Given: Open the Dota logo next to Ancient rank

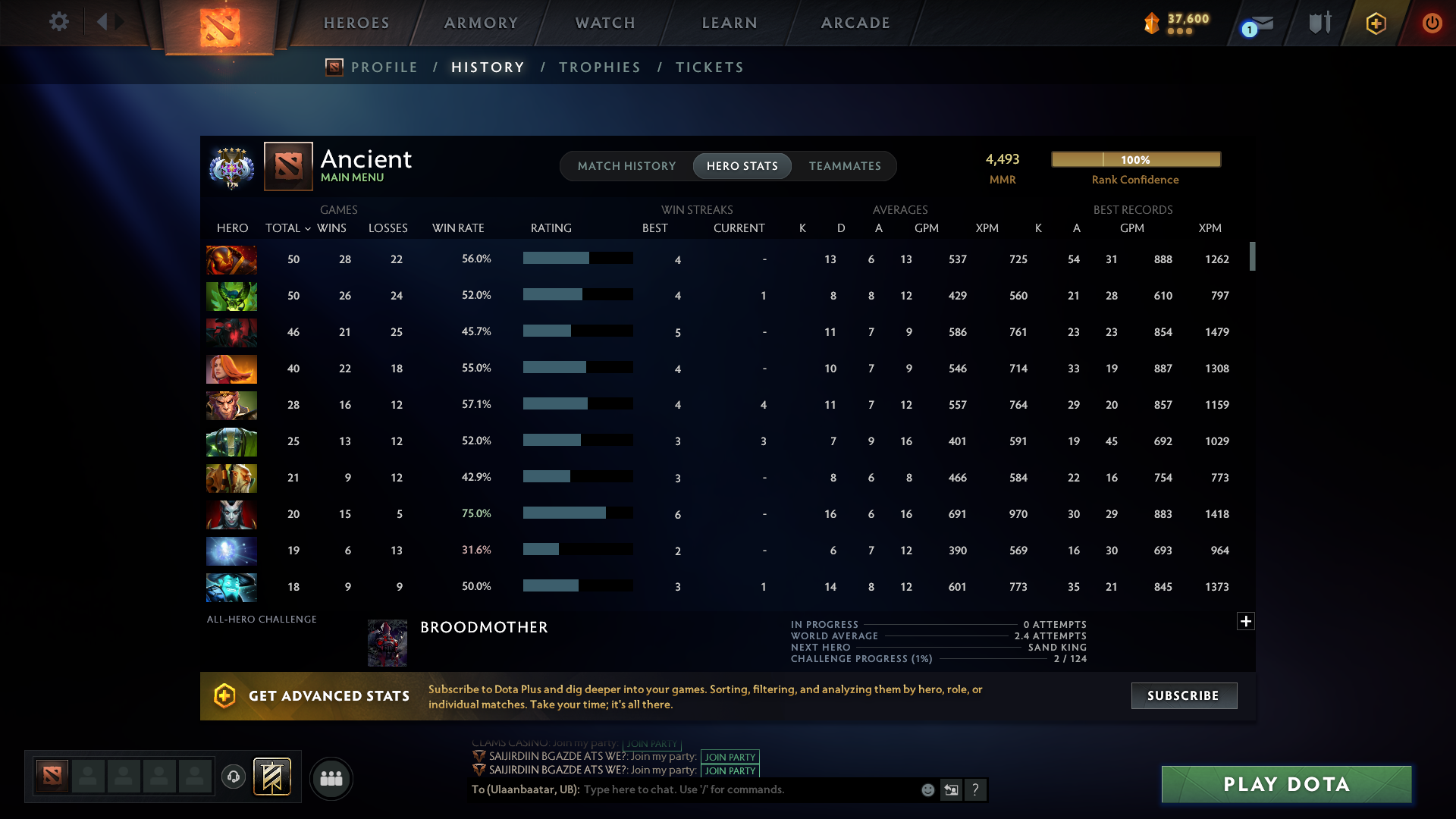Looking at the screenshot, I should point(287,166).
